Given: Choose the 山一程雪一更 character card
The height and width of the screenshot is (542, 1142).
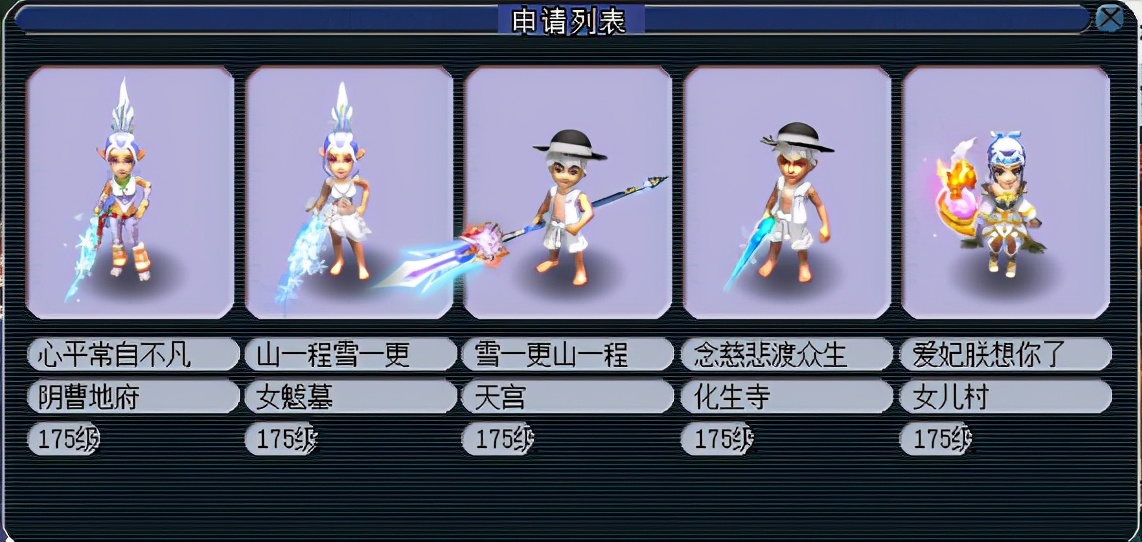Looking at the screenshot, I should tap(349, 192).
